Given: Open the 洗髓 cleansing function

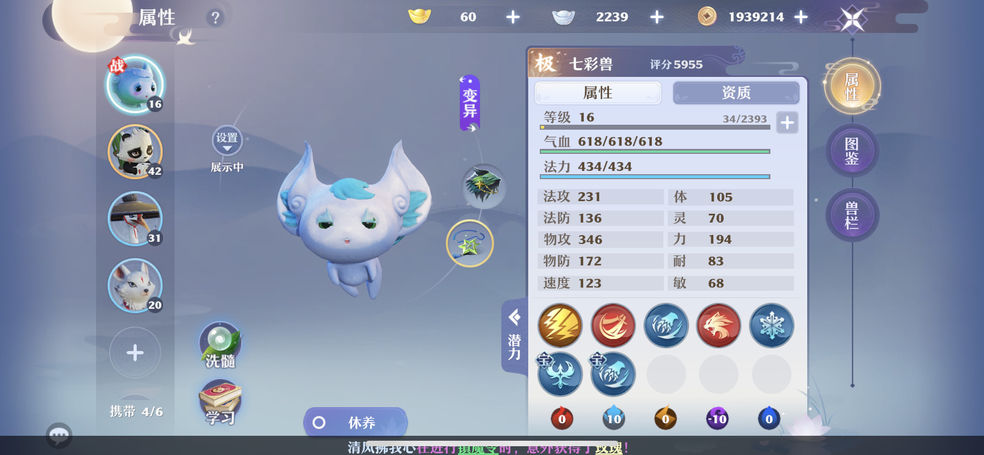Looking at the screenshot, I should 219,346.
